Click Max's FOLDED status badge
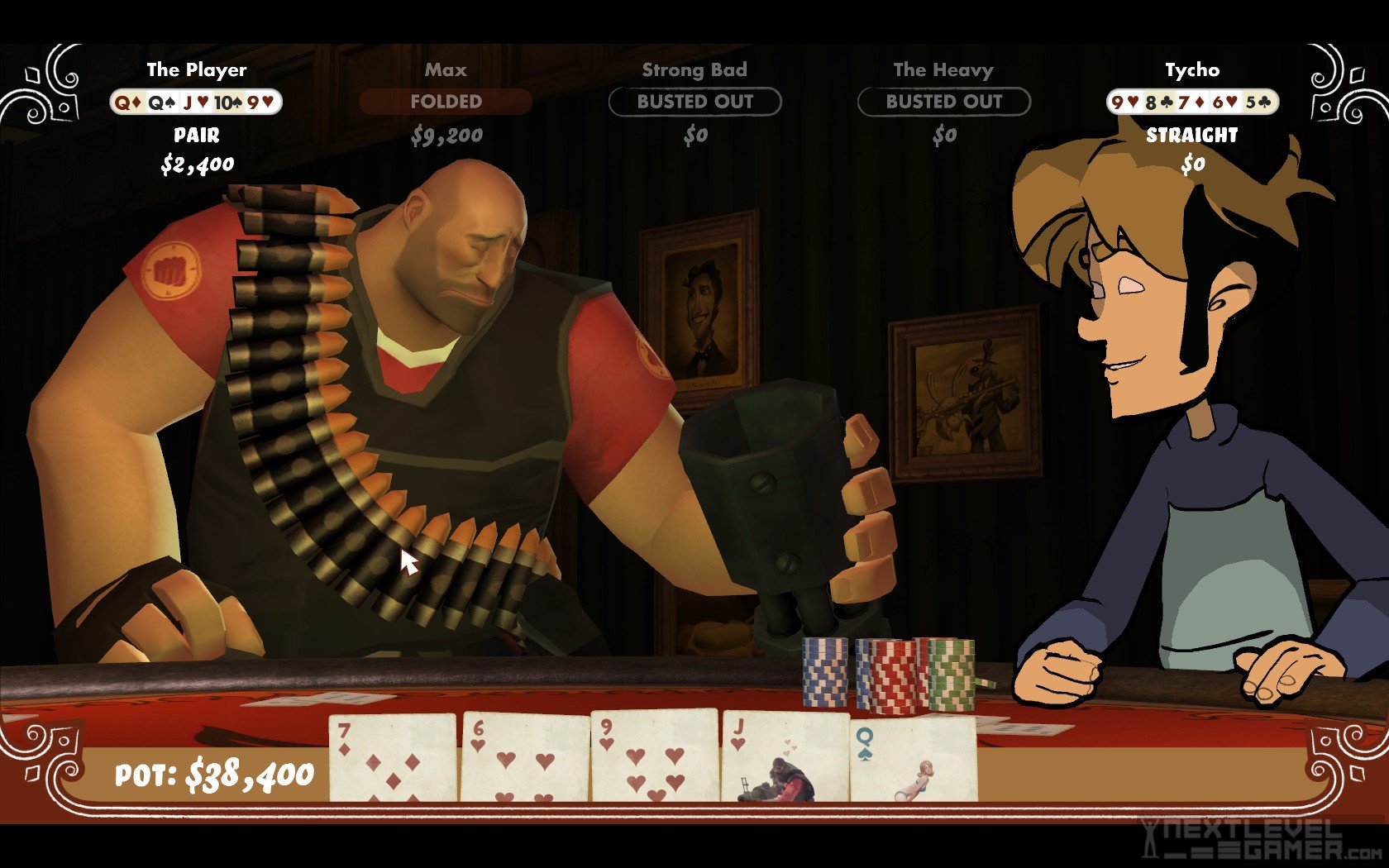 point(446,102)
